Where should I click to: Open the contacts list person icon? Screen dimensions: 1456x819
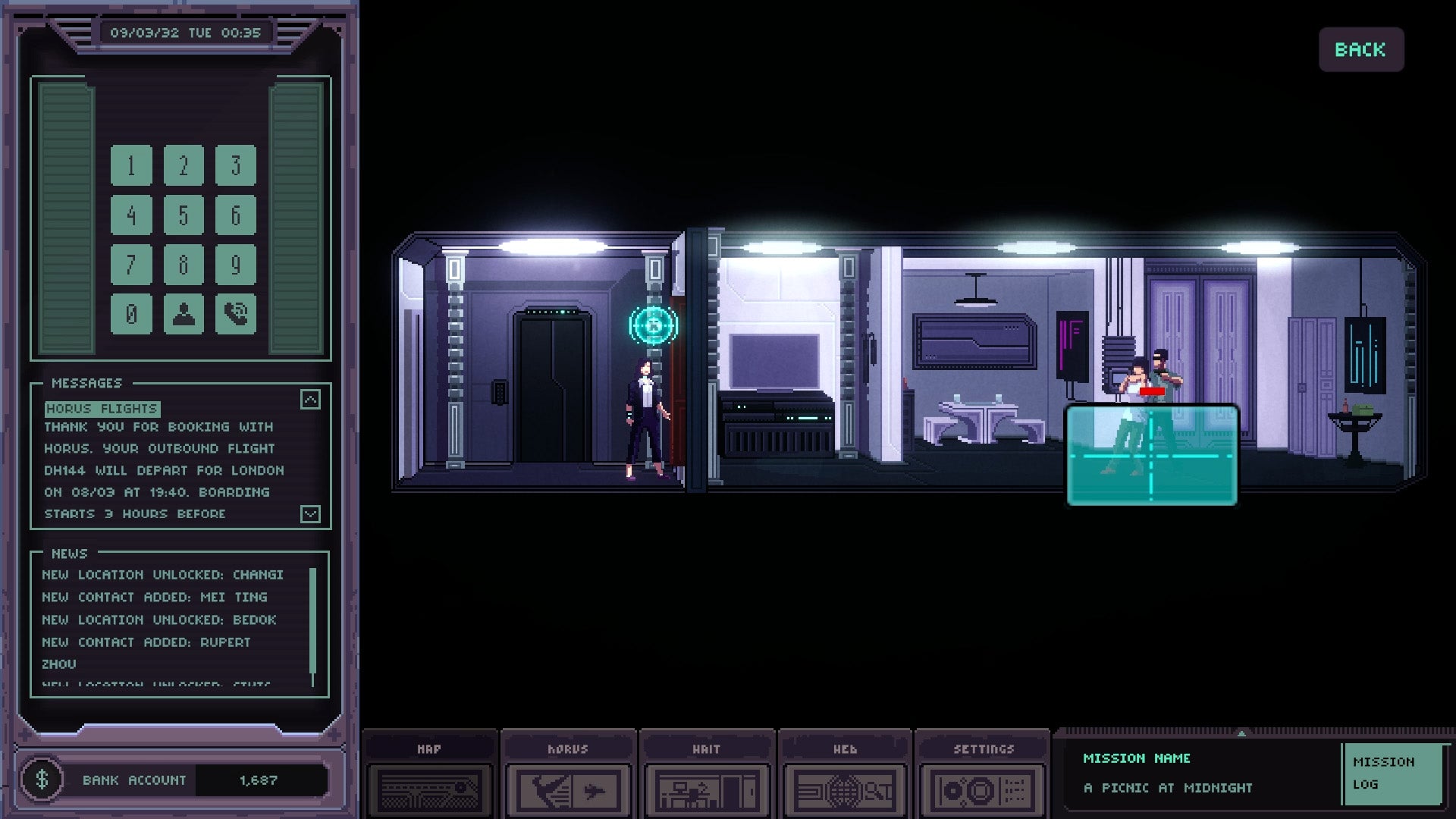184,314
